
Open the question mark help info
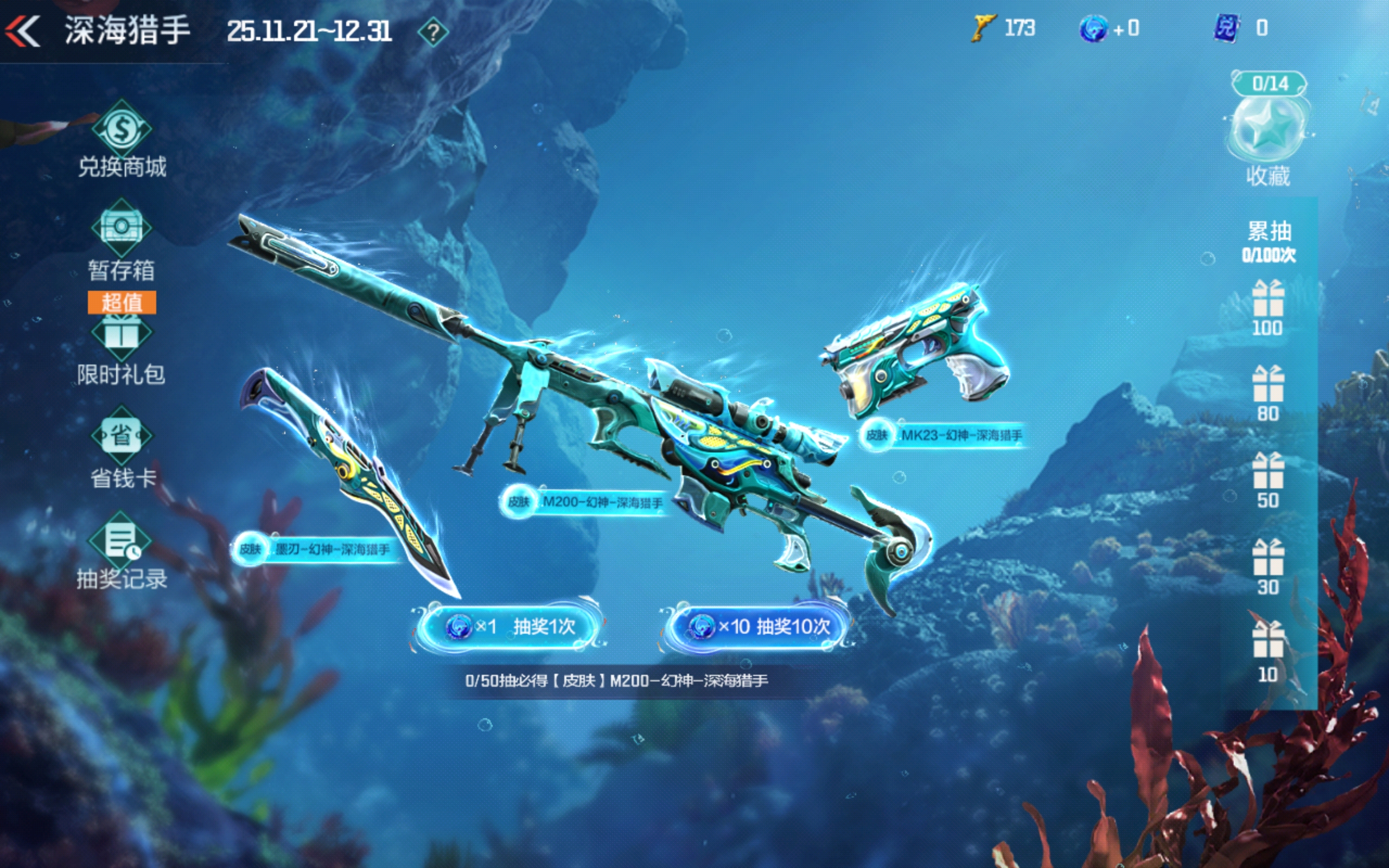[x=434, y=32]
